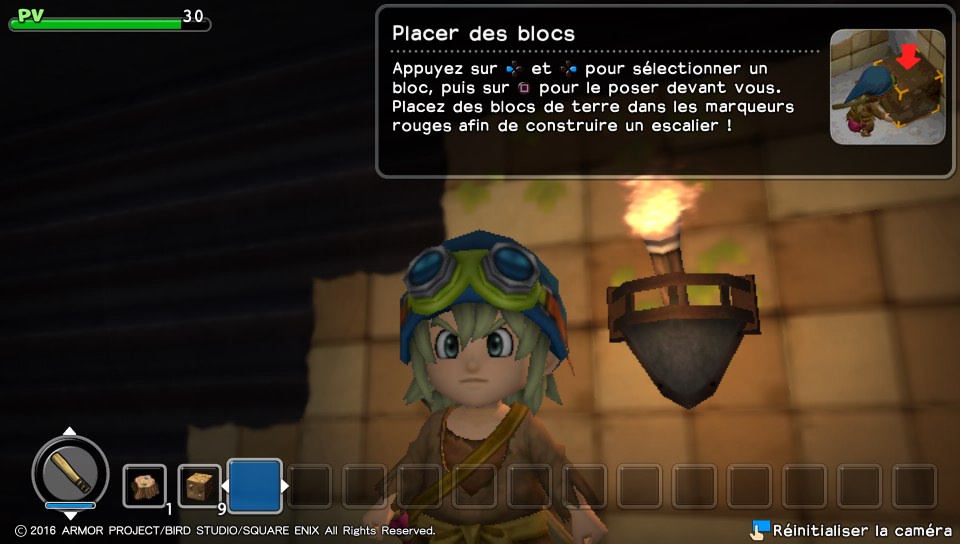Click the up arrow above the weapon icon
The width and height of the screenshot is (960, 544).
(x=70, y=432)
